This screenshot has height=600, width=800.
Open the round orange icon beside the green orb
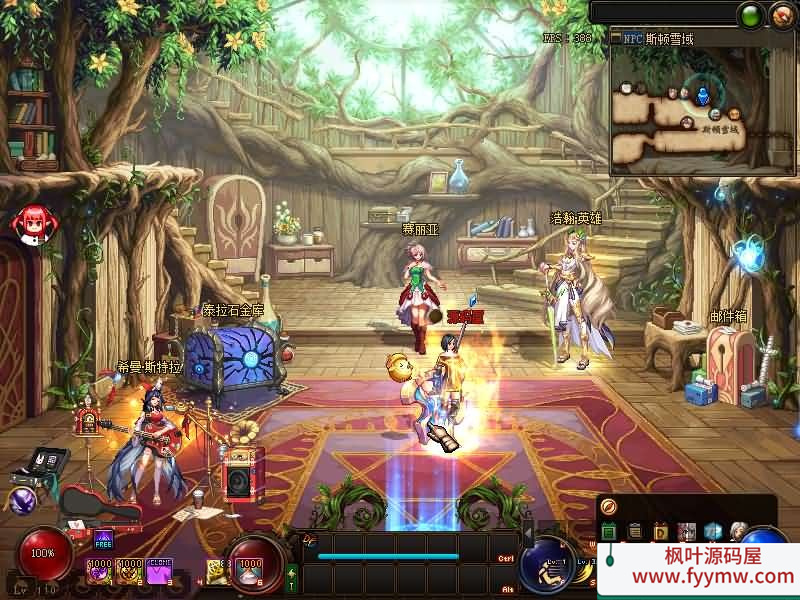(781, 14)
